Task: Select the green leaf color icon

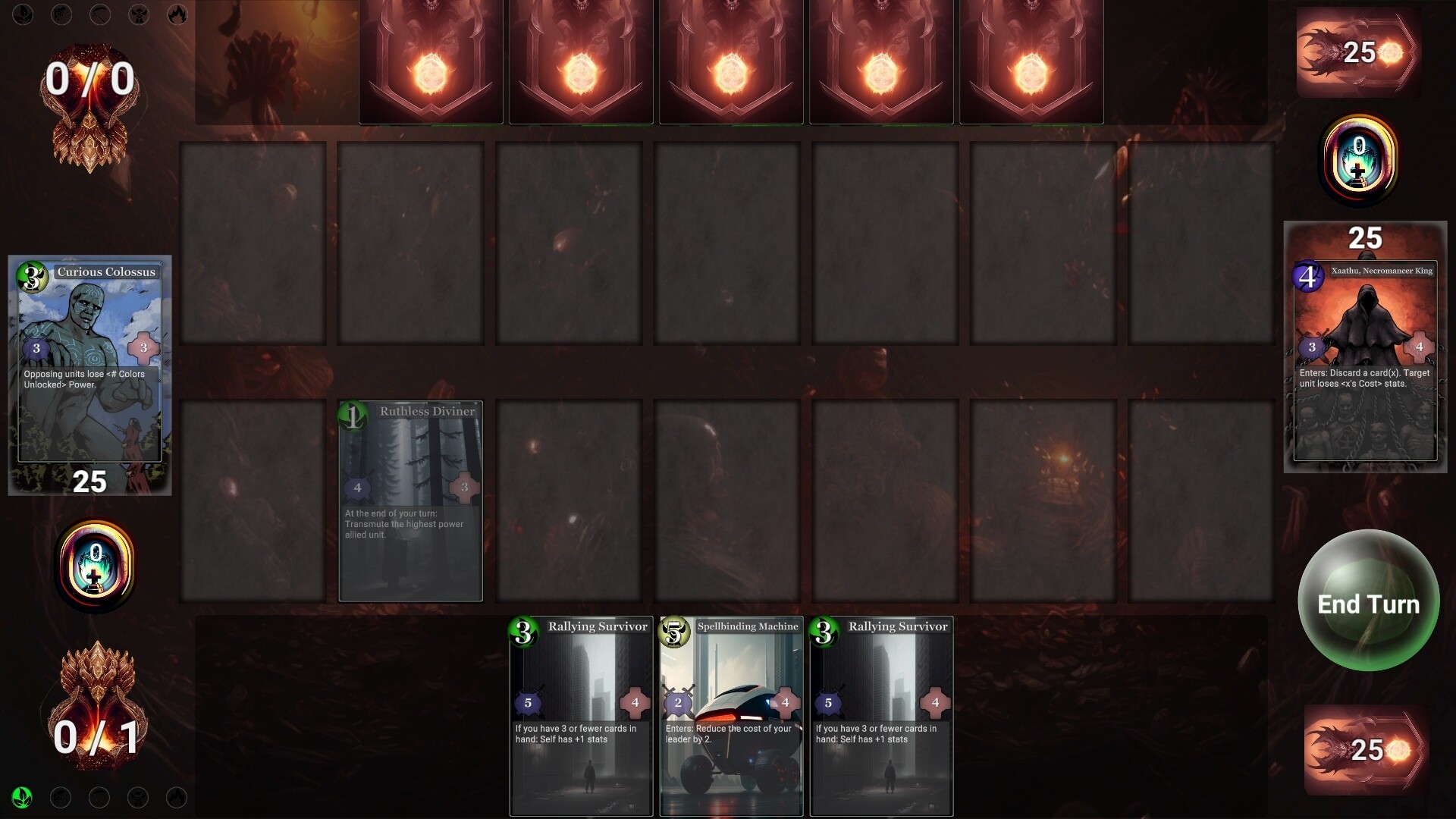Action: 22,797
